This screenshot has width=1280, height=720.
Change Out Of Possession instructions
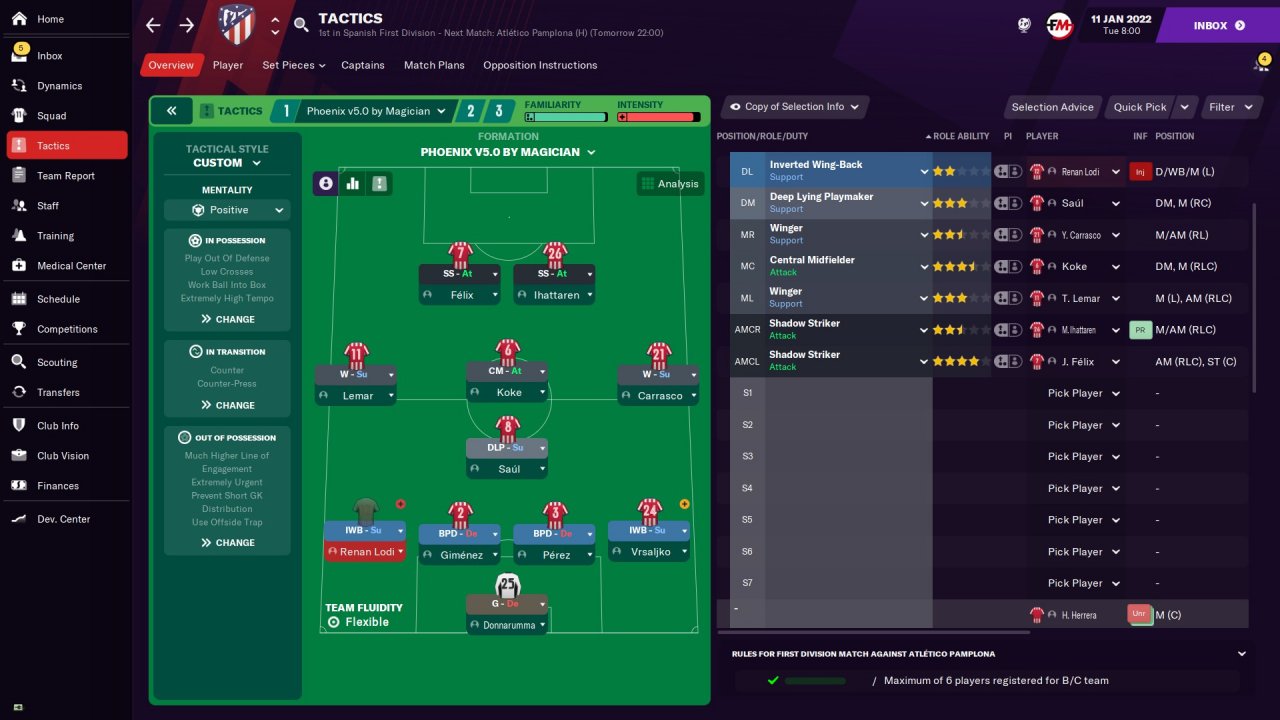[227, 543]
